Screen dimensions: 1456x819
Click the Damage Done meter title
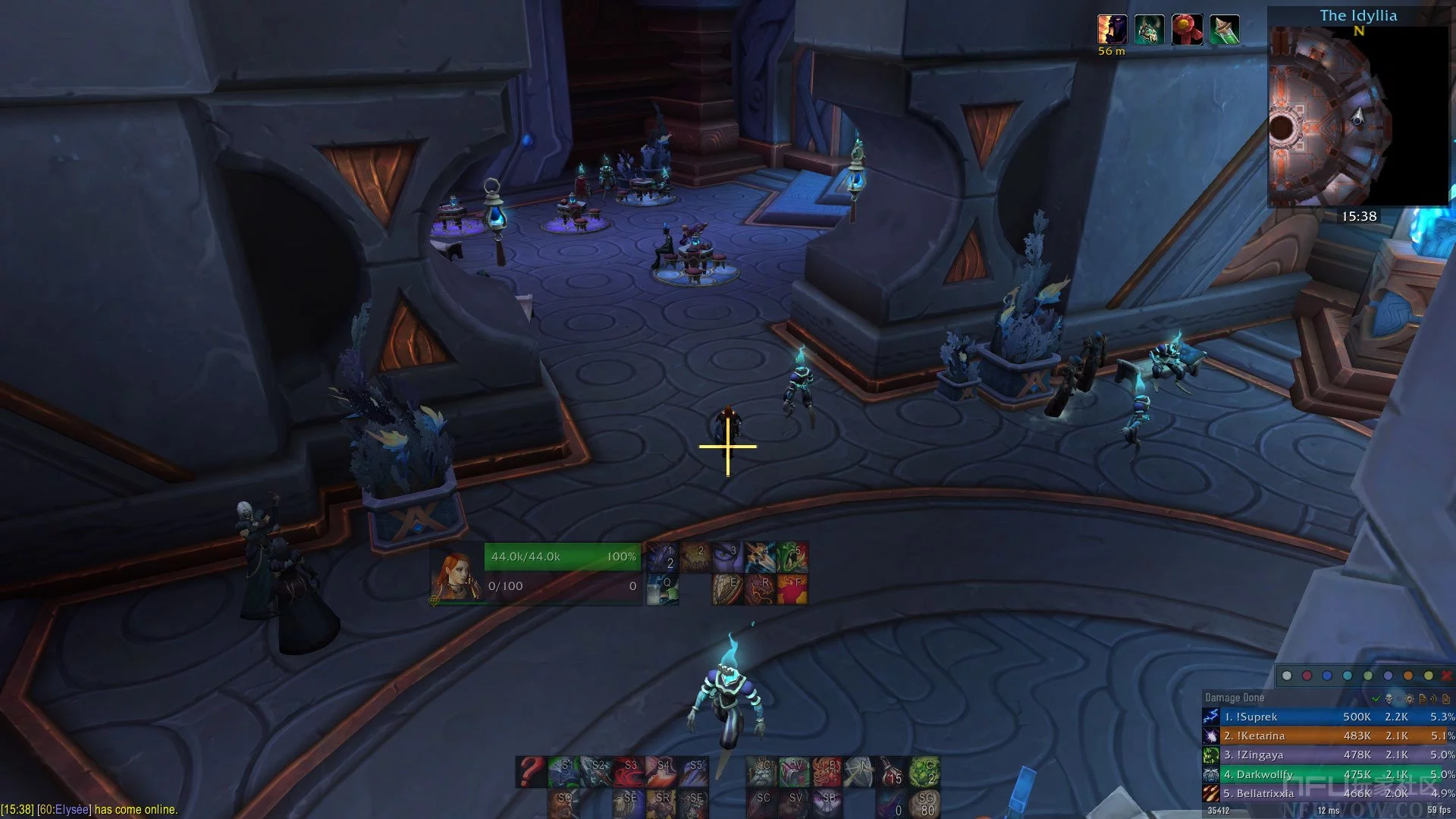(x=1235, y=698)
